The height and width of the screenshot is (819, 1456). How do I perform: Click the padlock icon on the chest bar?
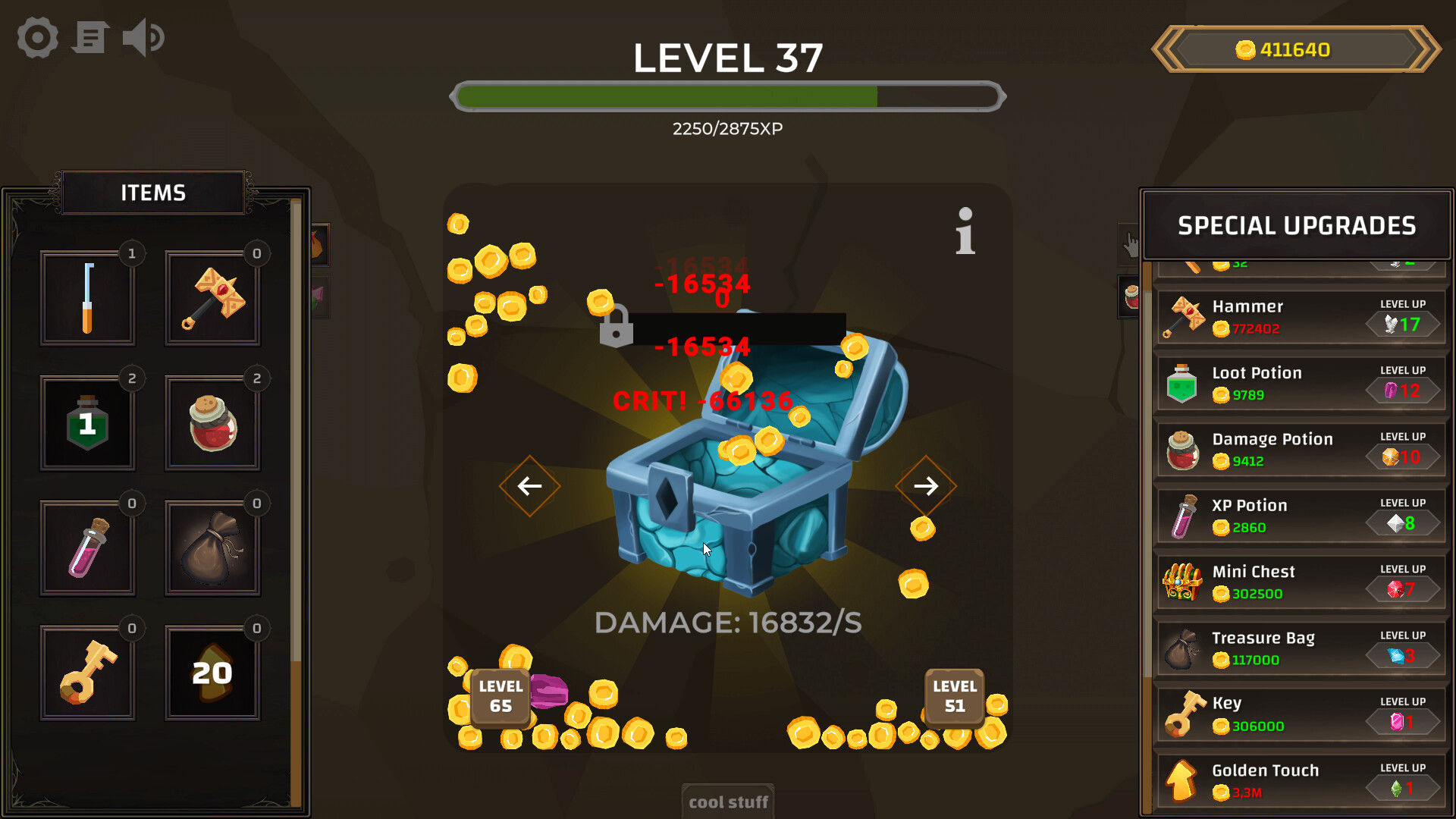coord(616,328)
